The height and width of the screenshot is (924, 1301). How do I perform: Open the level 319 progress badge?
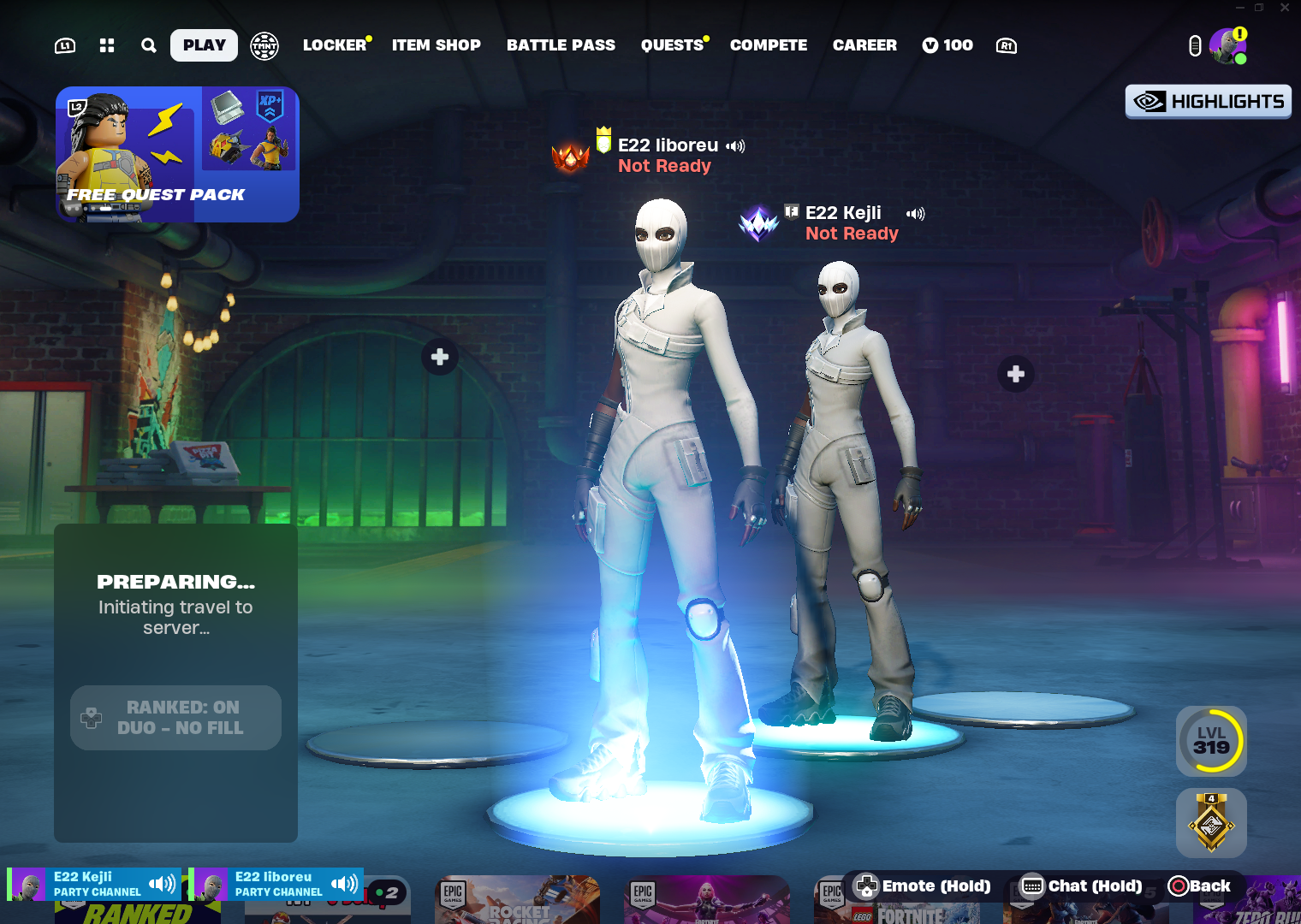(1211, 741)
